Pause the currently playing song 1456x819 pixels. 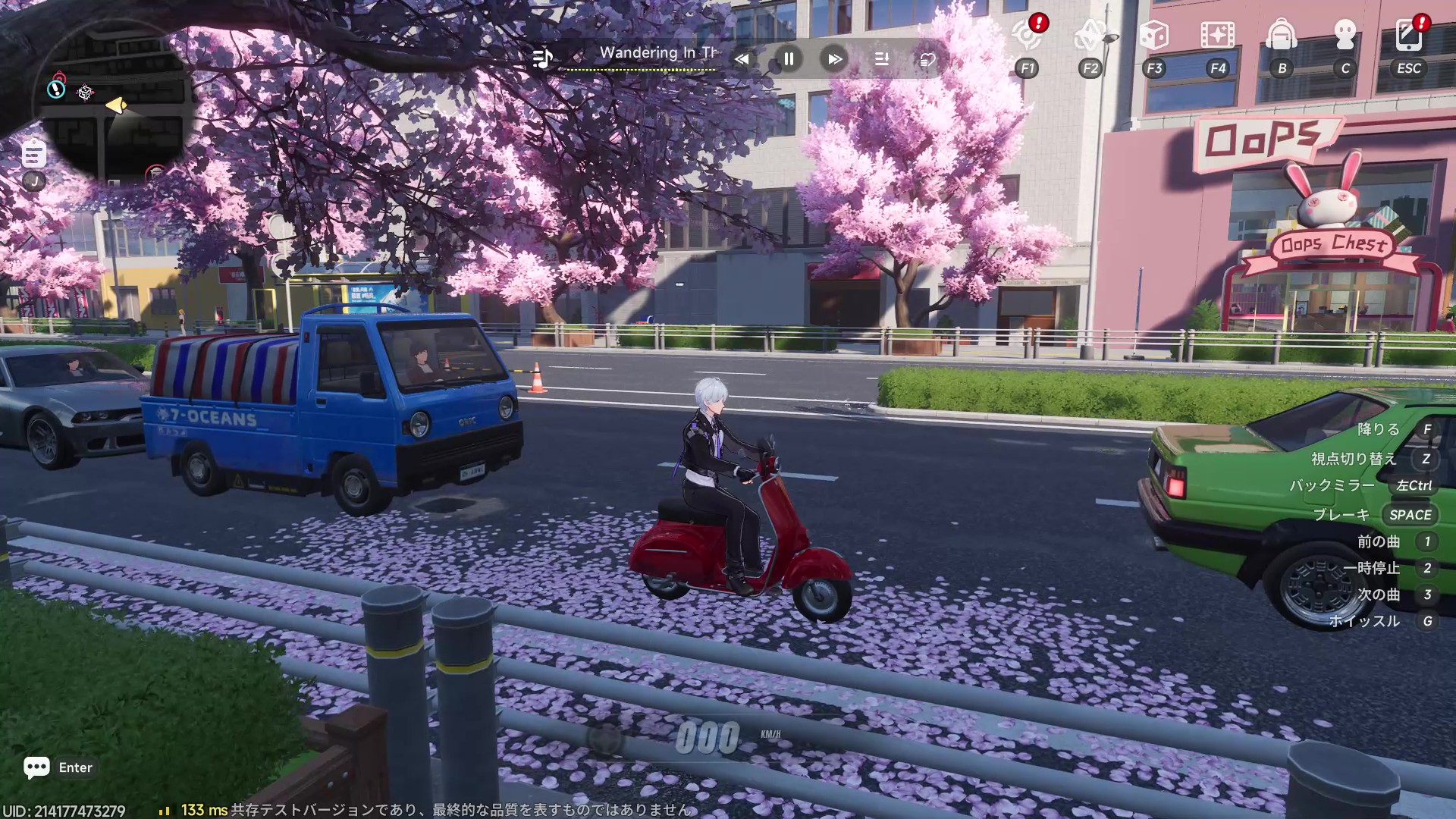789,59
